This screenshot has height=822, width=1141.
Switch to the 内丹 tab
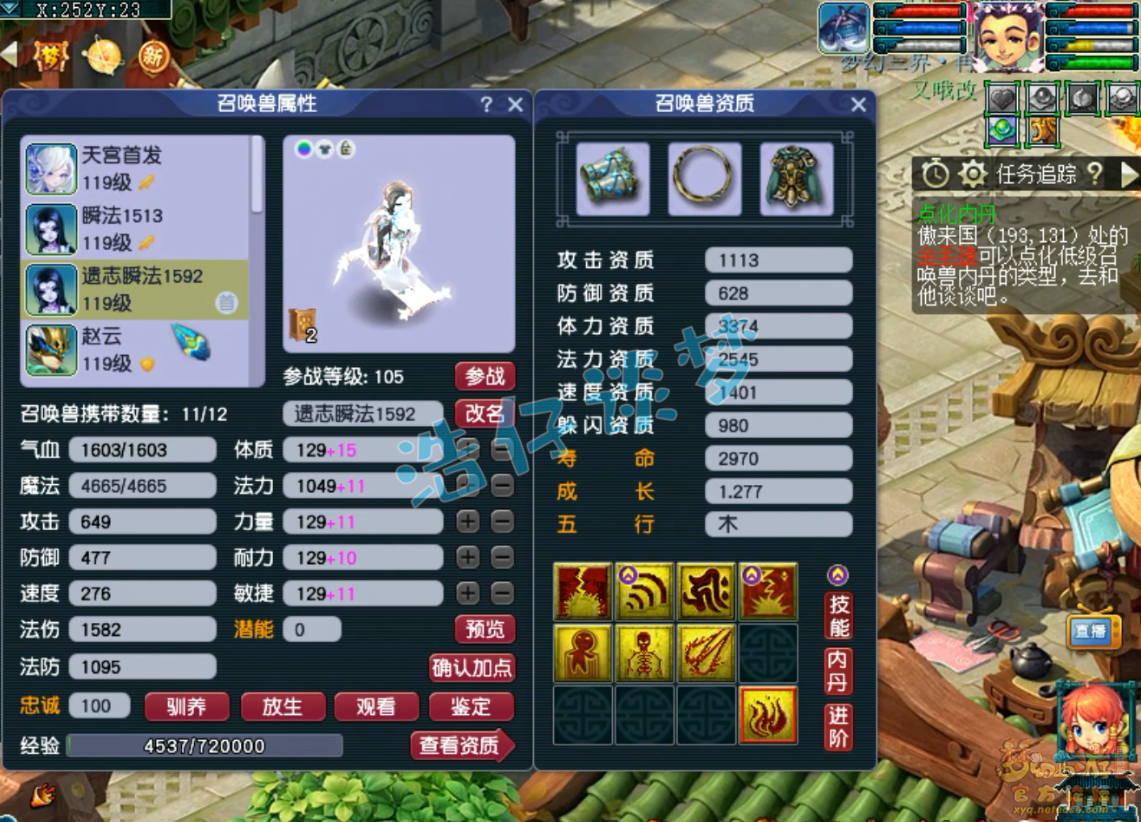click(838, 671)
